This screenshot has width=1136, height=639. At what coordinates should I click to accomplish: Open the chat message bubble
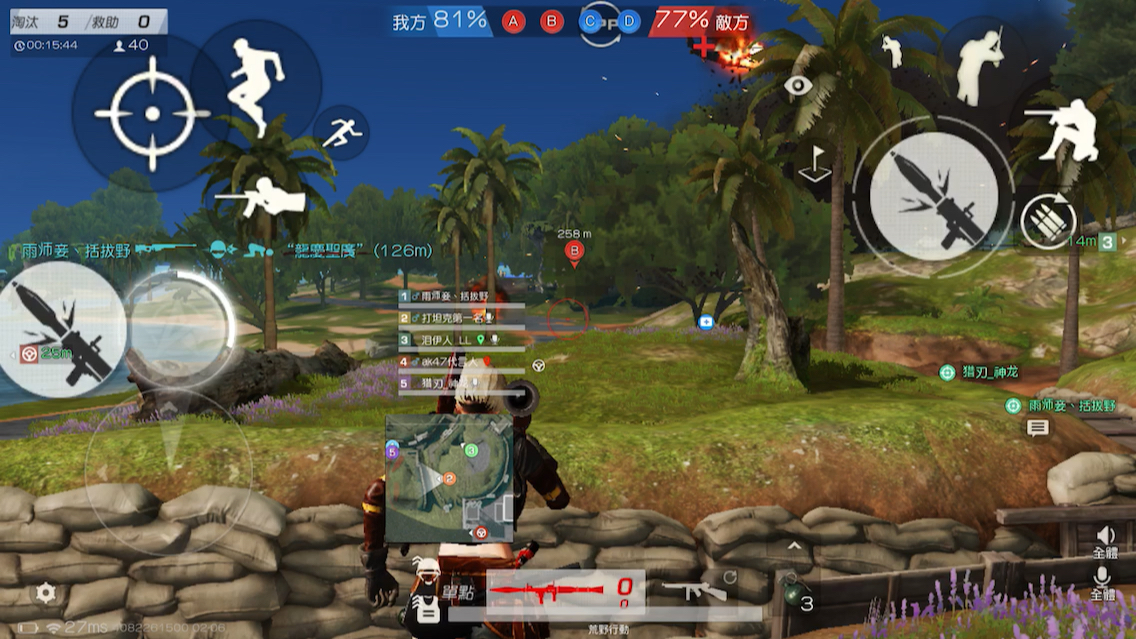click(1038, 428)
